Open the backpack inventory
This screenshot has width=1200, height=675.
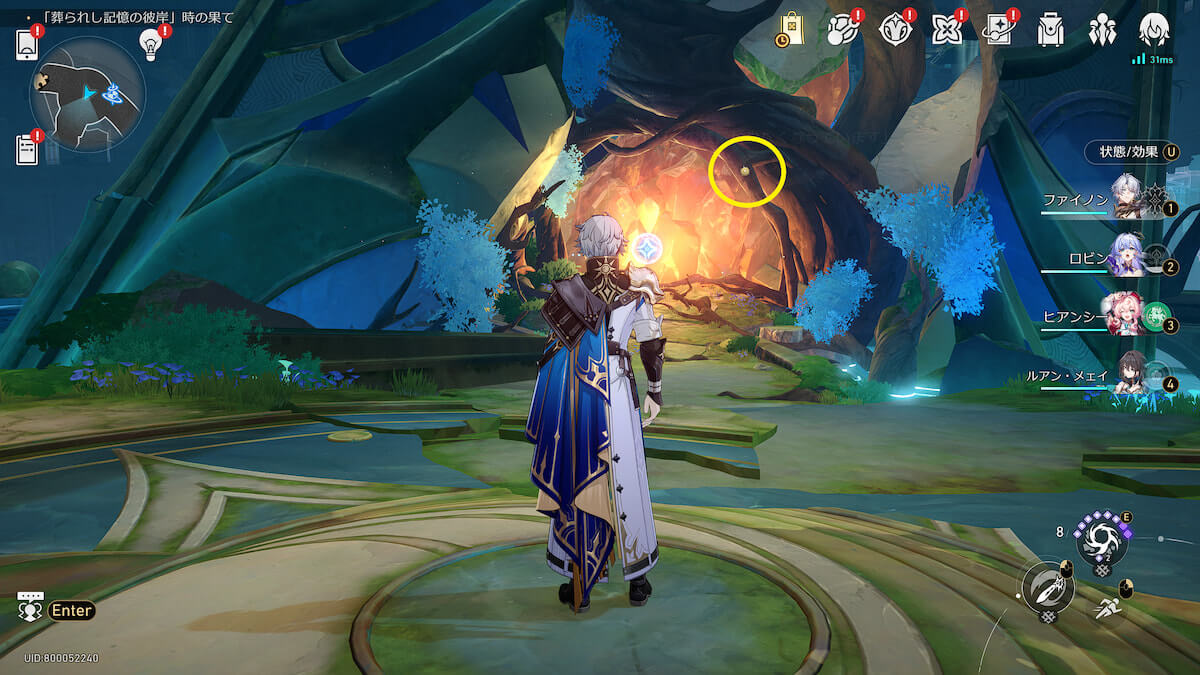[1050, 30]
